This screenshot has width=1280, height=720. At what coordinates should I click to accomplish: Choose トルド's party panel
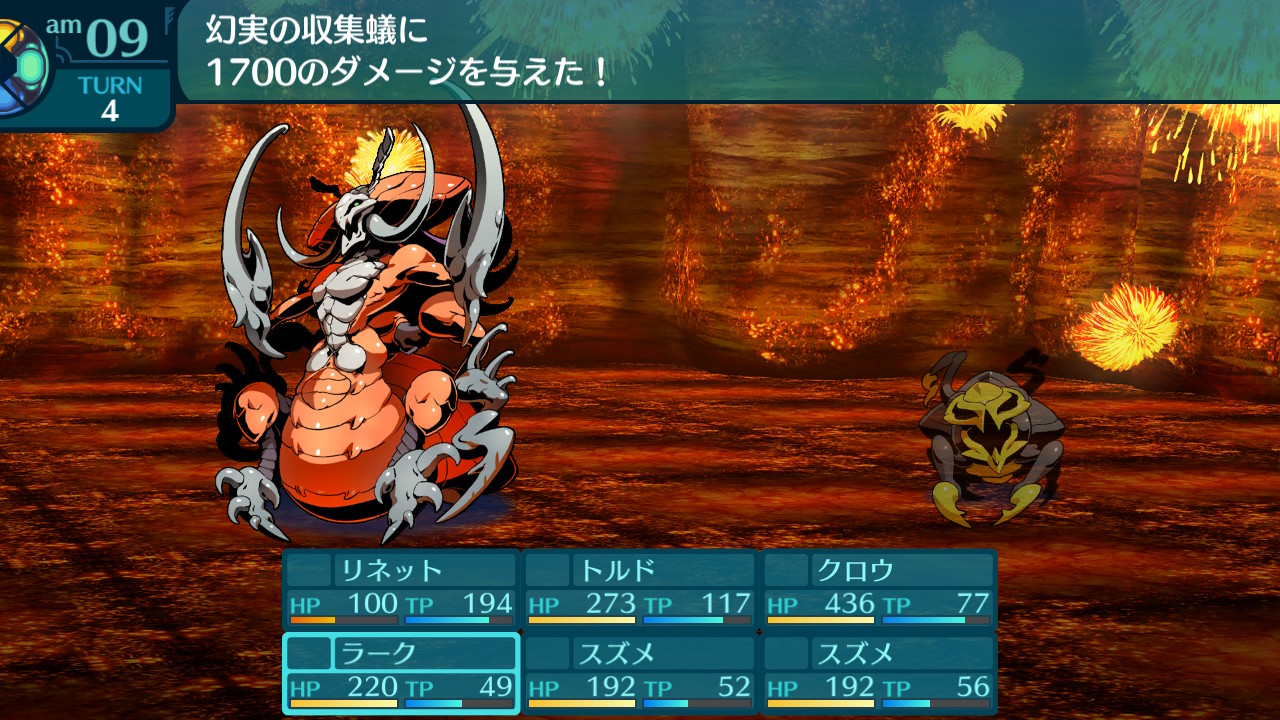tap(640, 589)
